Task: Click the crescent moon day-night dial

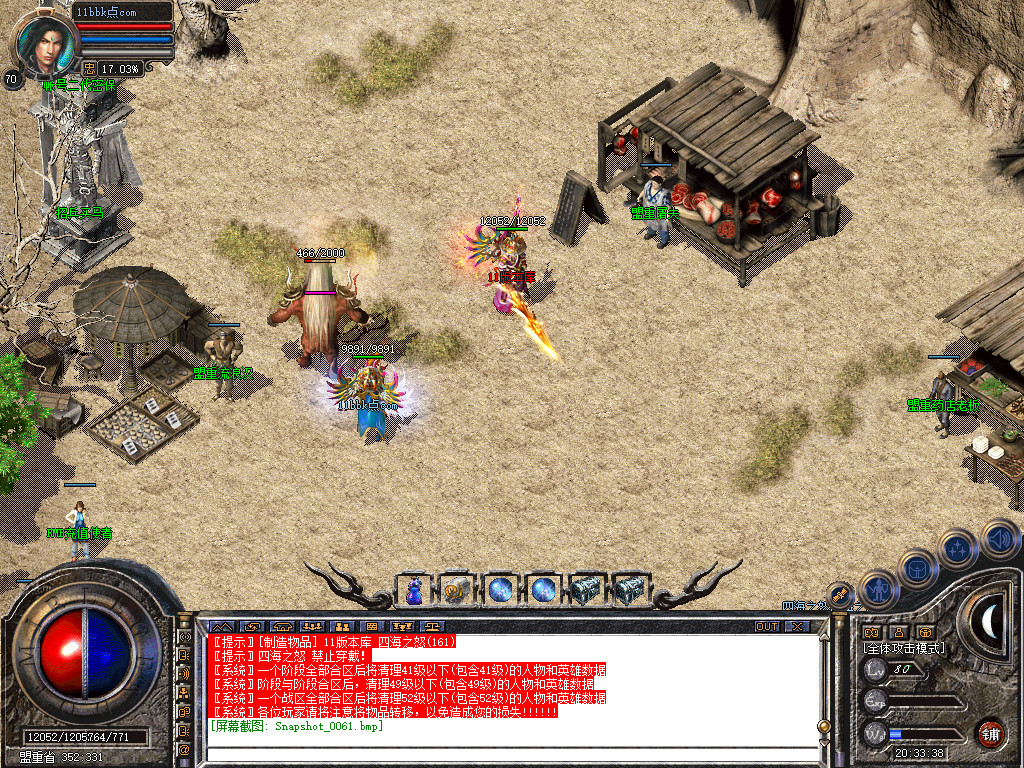Action: (990, 623)
